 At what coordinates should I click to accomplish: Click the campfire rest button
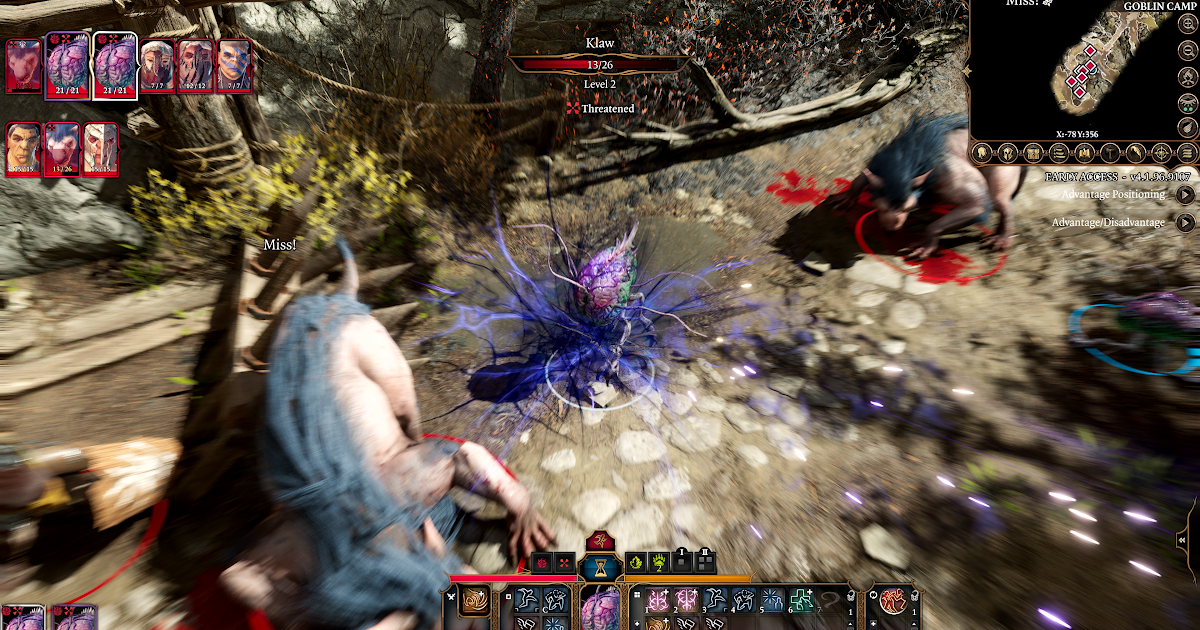point(1187,79)
